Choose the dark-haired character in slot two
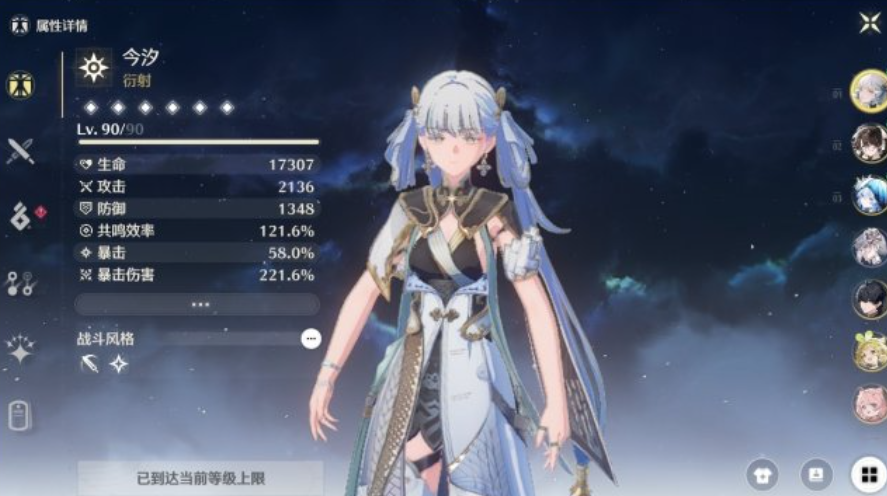 (869, 144)
